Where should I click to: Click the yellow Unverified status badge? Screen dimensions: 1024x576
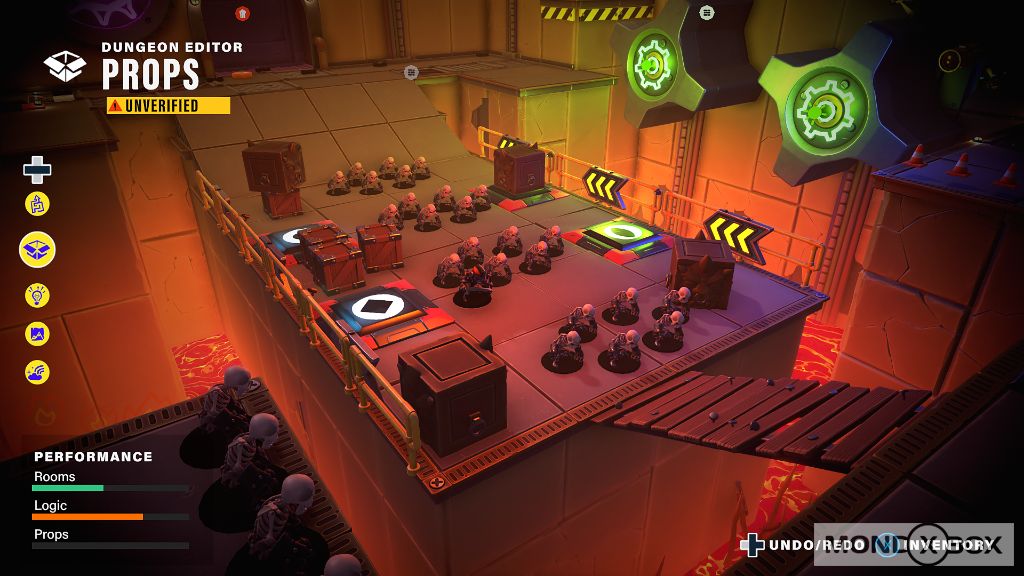(168, 106)
